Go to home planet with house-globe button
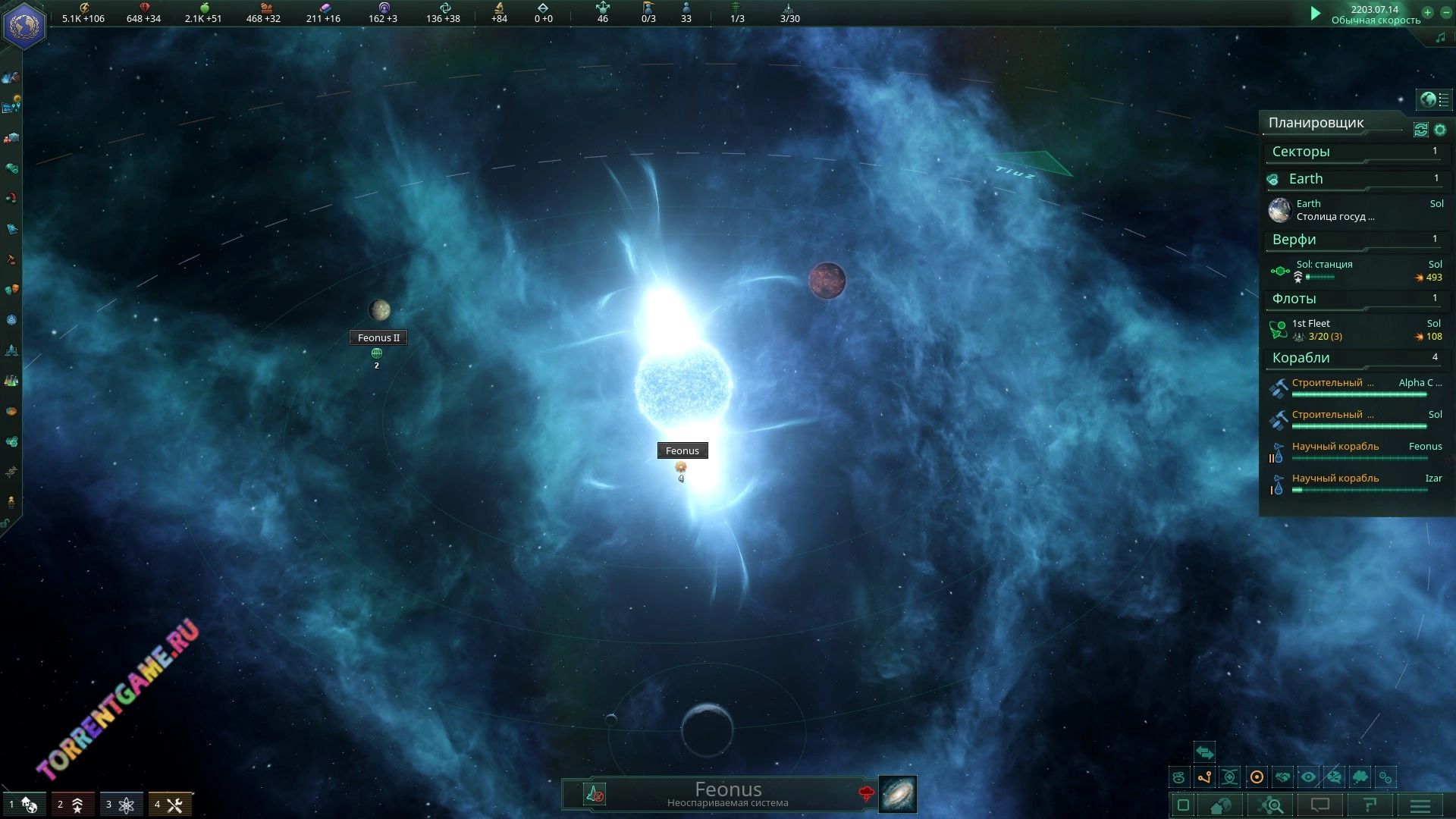 click(1220, 805)
